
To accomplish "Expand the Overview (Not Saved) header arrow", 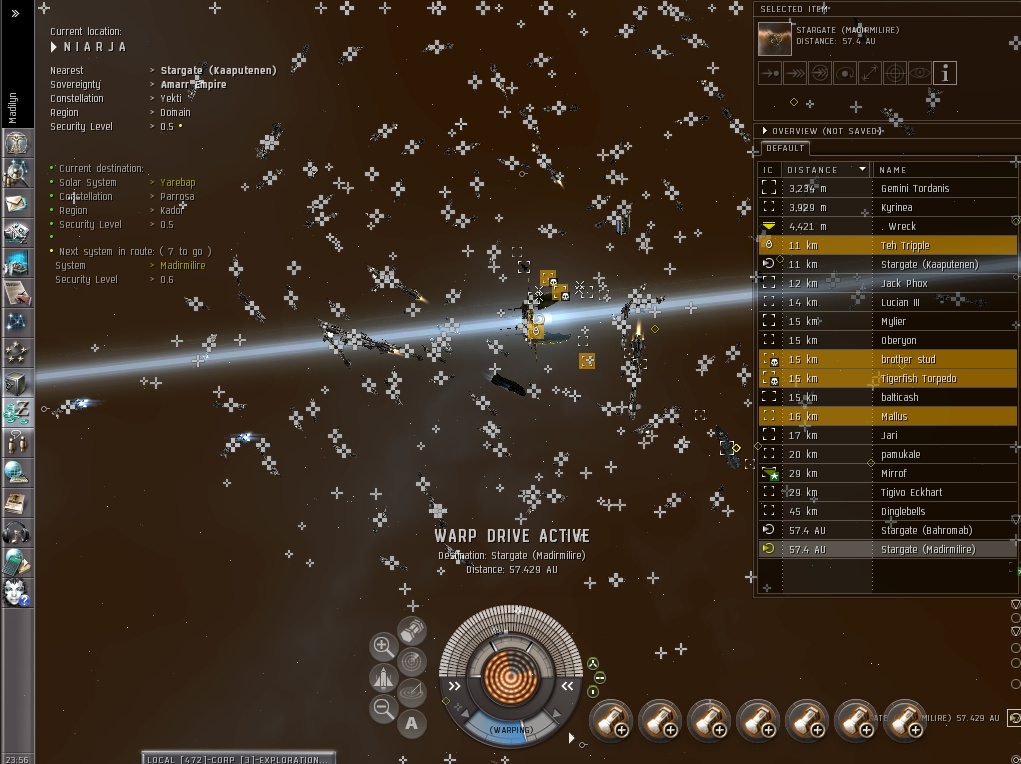I will click(765, 131).
